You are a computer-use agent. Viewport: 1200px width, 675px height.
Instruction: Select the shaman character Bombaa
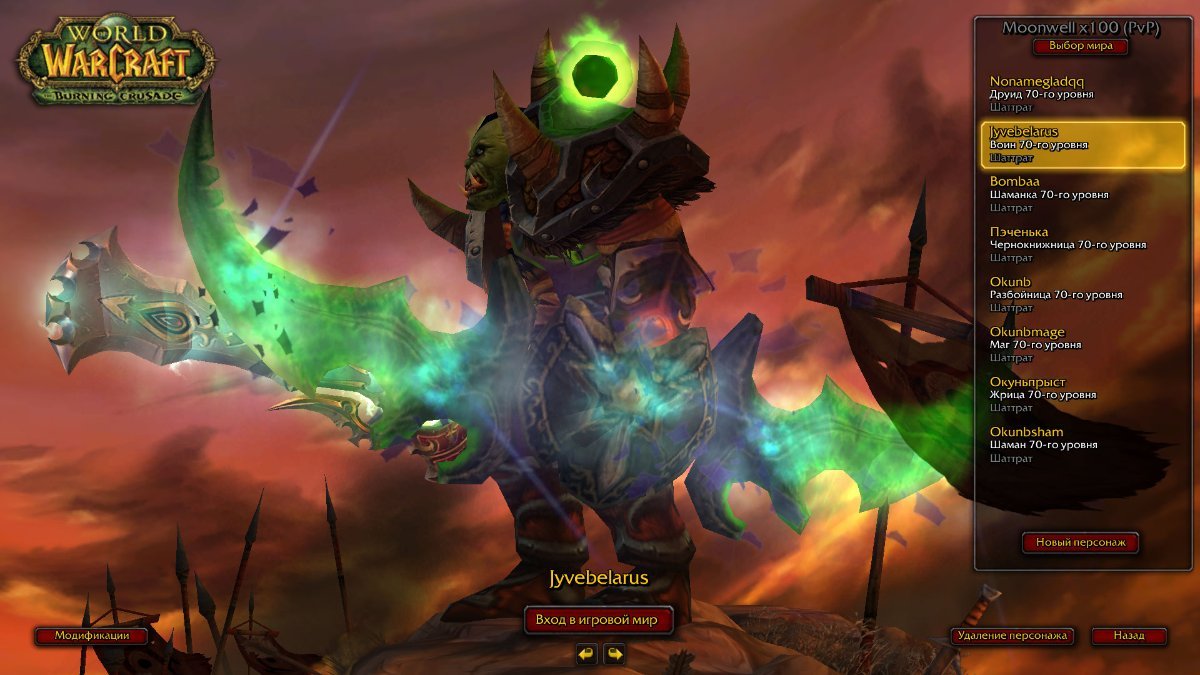(x=1082, y=194)
